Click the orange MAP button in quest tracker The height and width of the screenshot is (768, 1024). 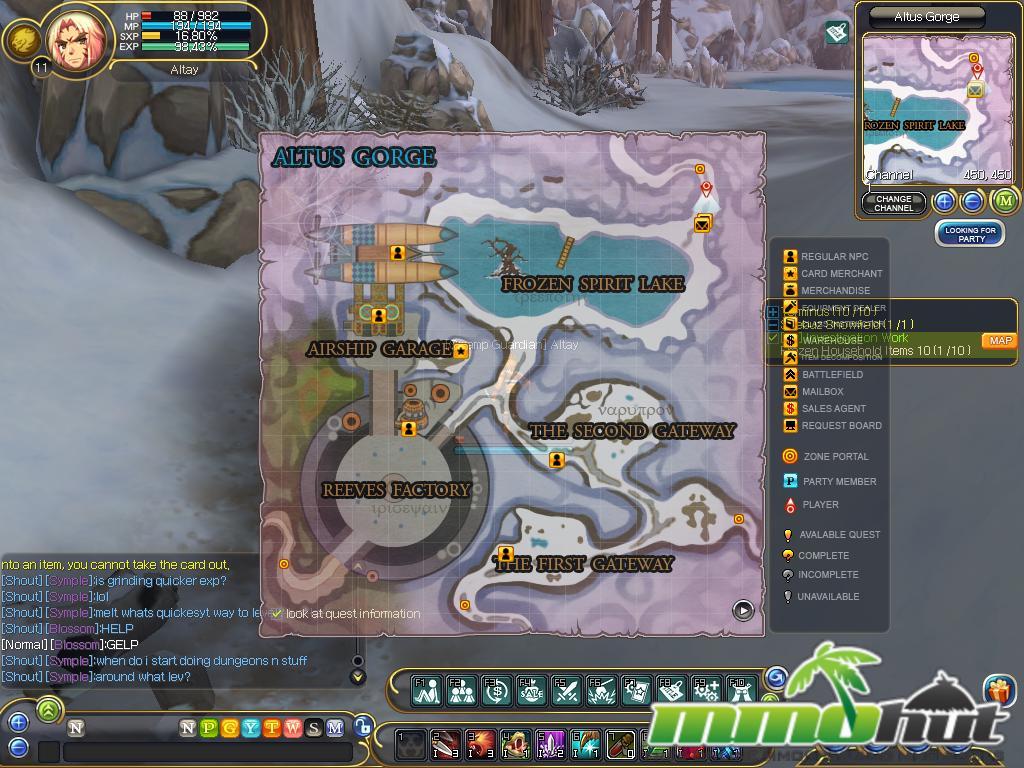999,341
